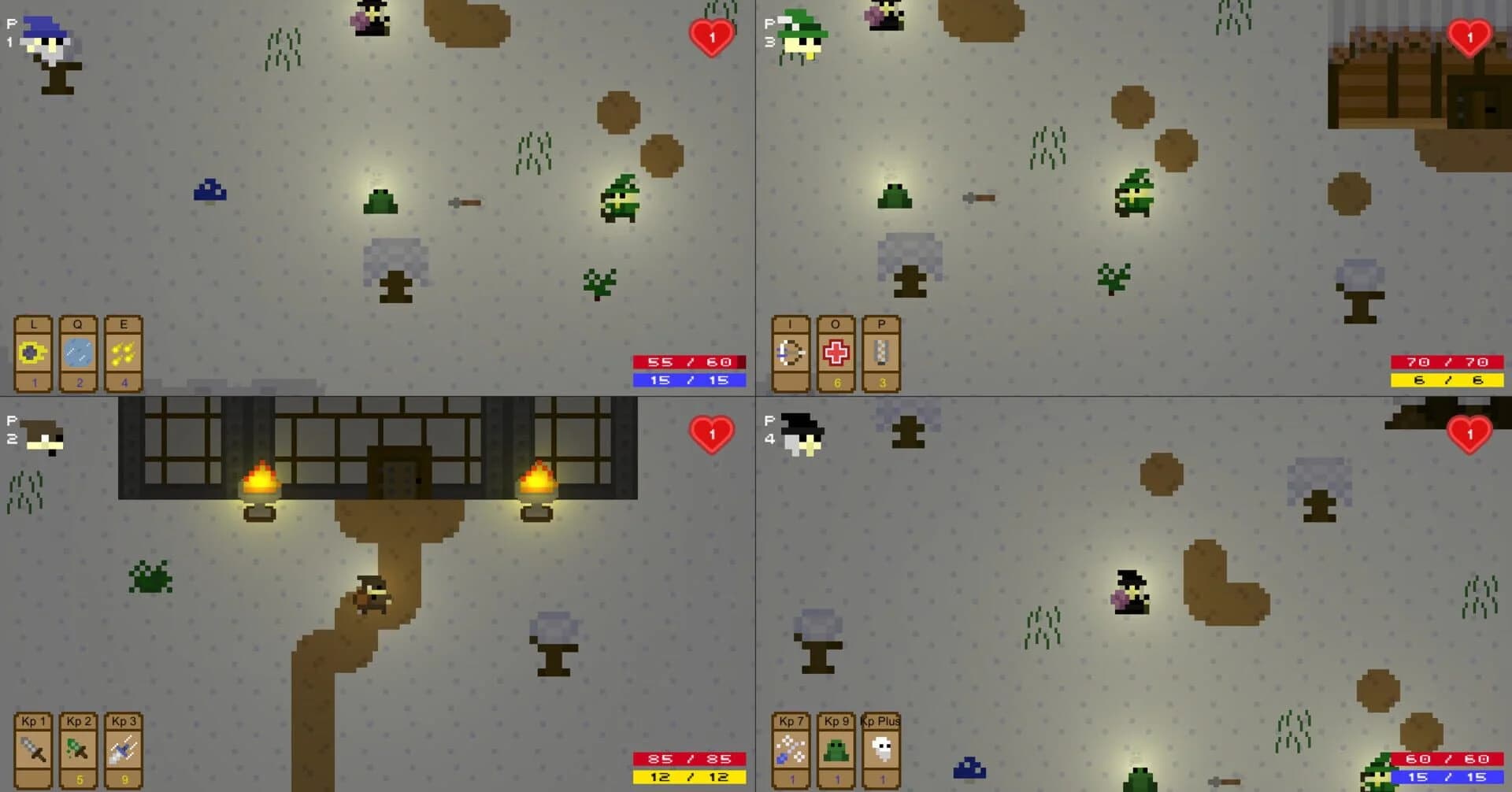Select the blue spear in the Kp 3 slot
This screenshot has width=1512, height=792.
coord(123,749)
